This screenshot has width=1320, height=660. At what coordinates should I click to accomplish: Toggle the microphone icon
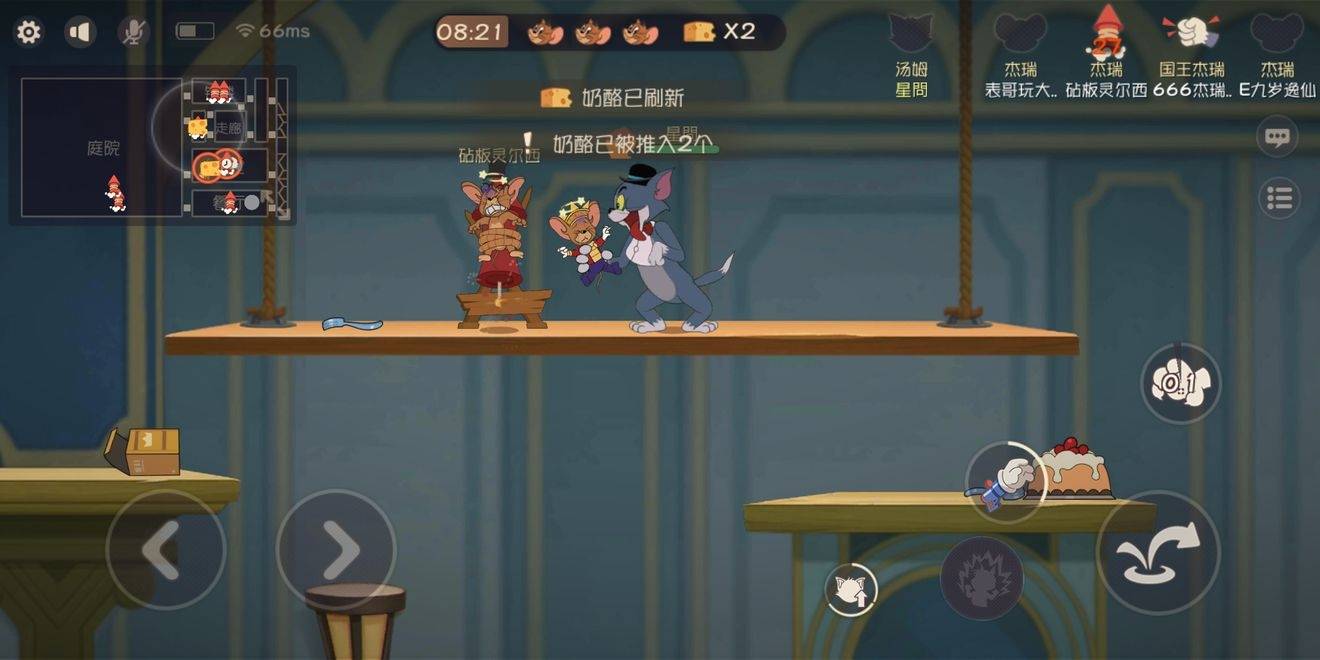pos(132,32)
